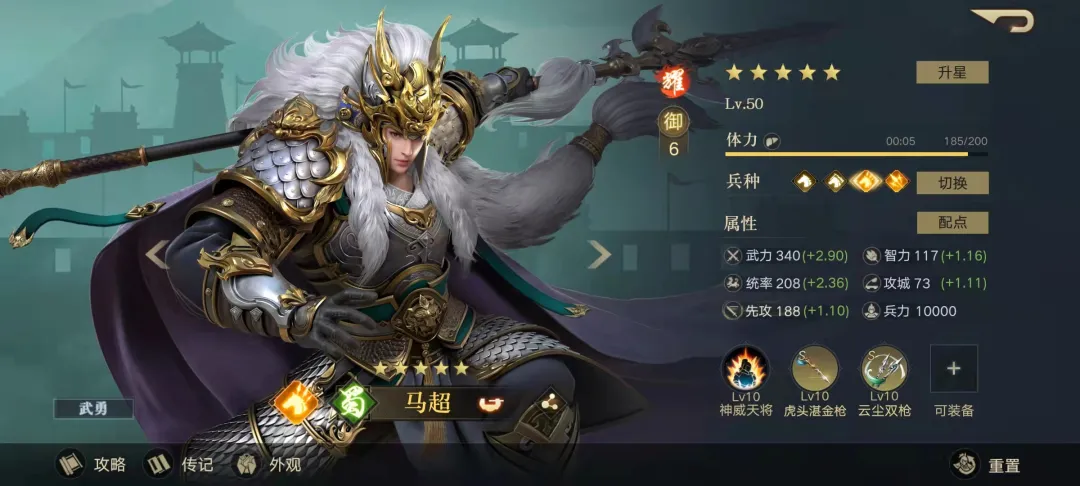View the 传记 biography
Viewport: 1080px width, 486px height.
(x=180, y=464)
